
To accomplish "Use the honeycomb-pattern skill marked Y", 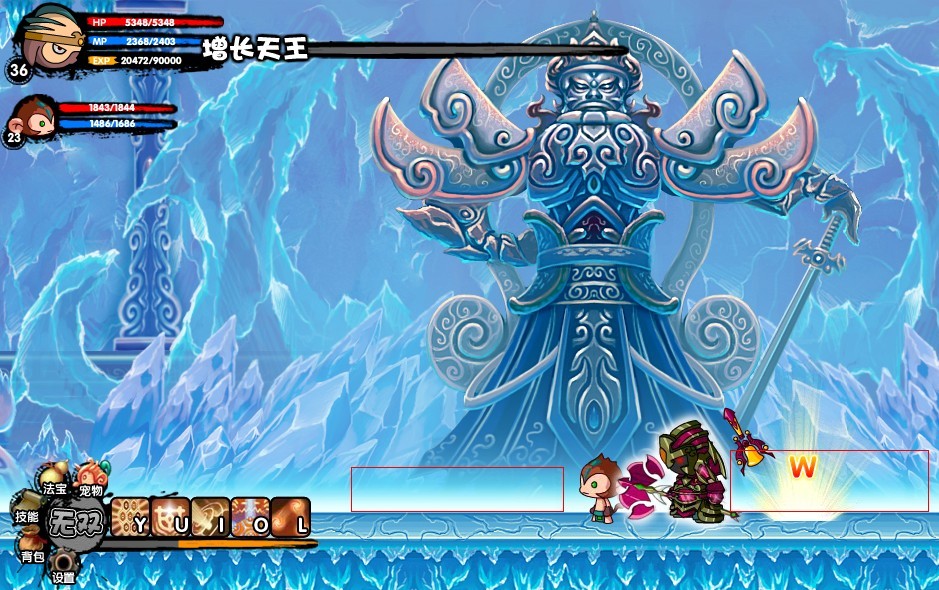I will pos(130,517).
